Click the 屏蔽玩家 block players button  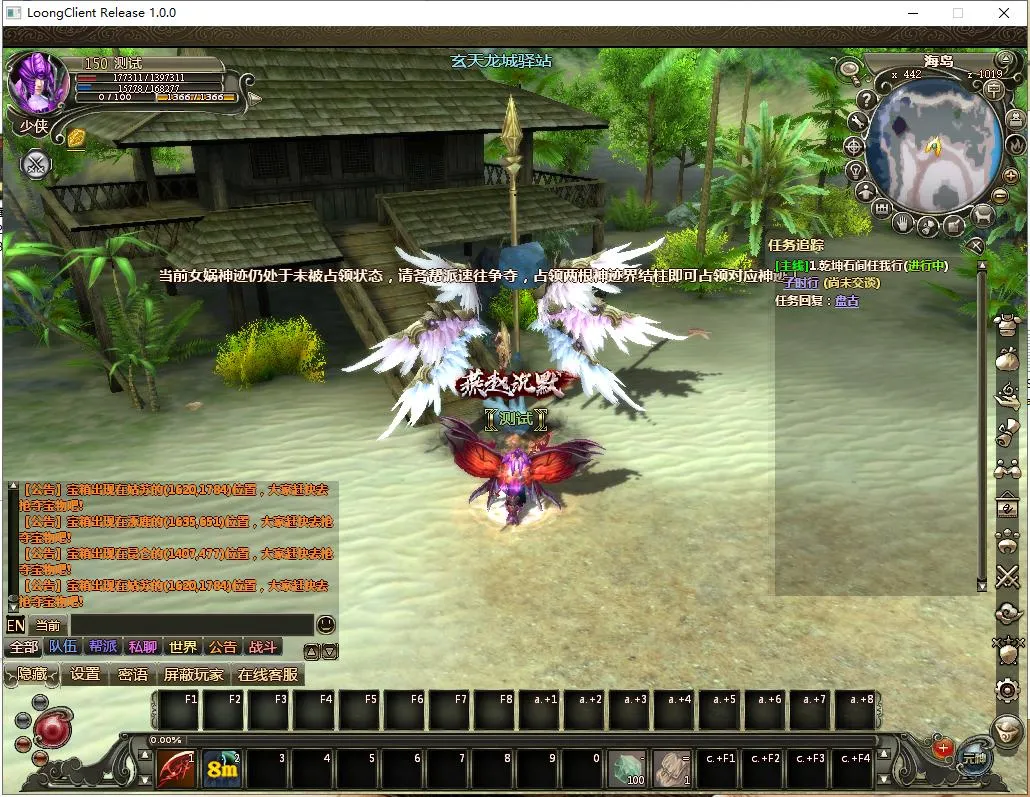pos(194,675)
